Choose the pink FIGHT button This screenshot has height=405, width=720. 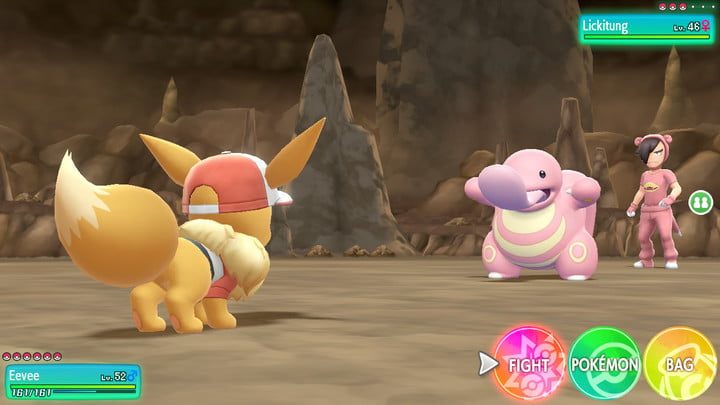[529, 363]
